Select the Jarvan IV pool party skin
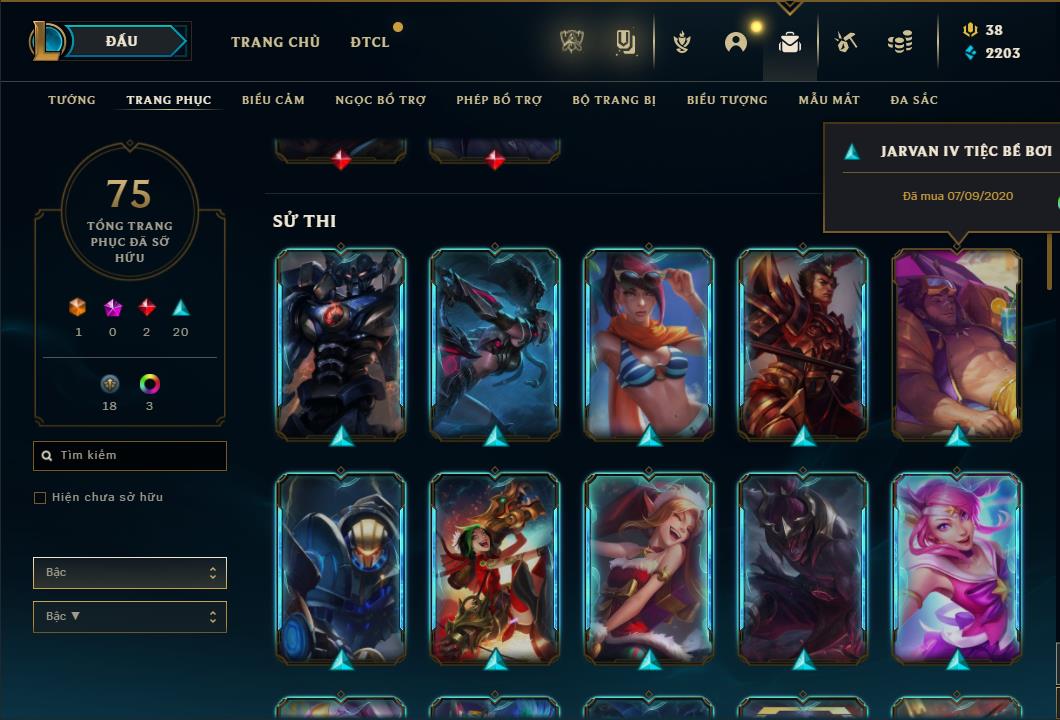The image size is (1060, 720). [x=957, y=343]
